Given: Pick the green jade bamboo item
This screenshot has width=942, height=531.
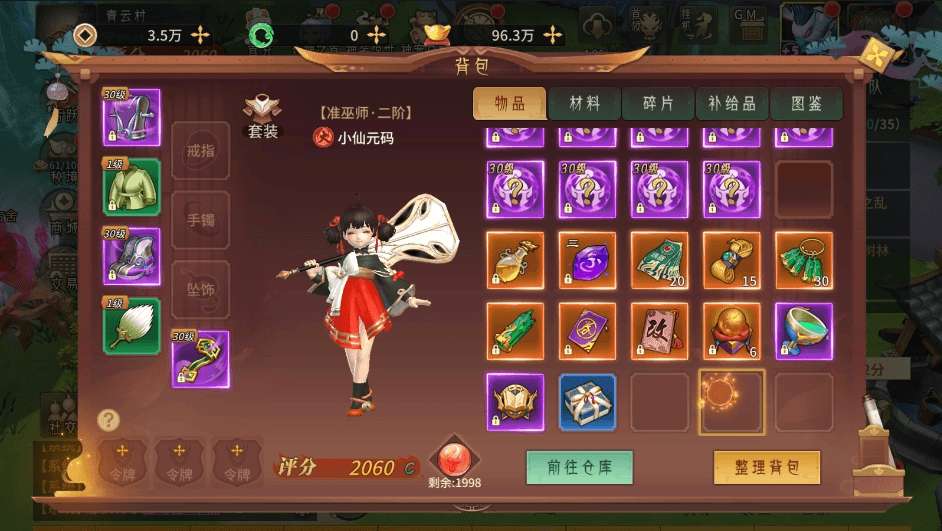Looking at the screenshot, I should [x=515, y=331].
